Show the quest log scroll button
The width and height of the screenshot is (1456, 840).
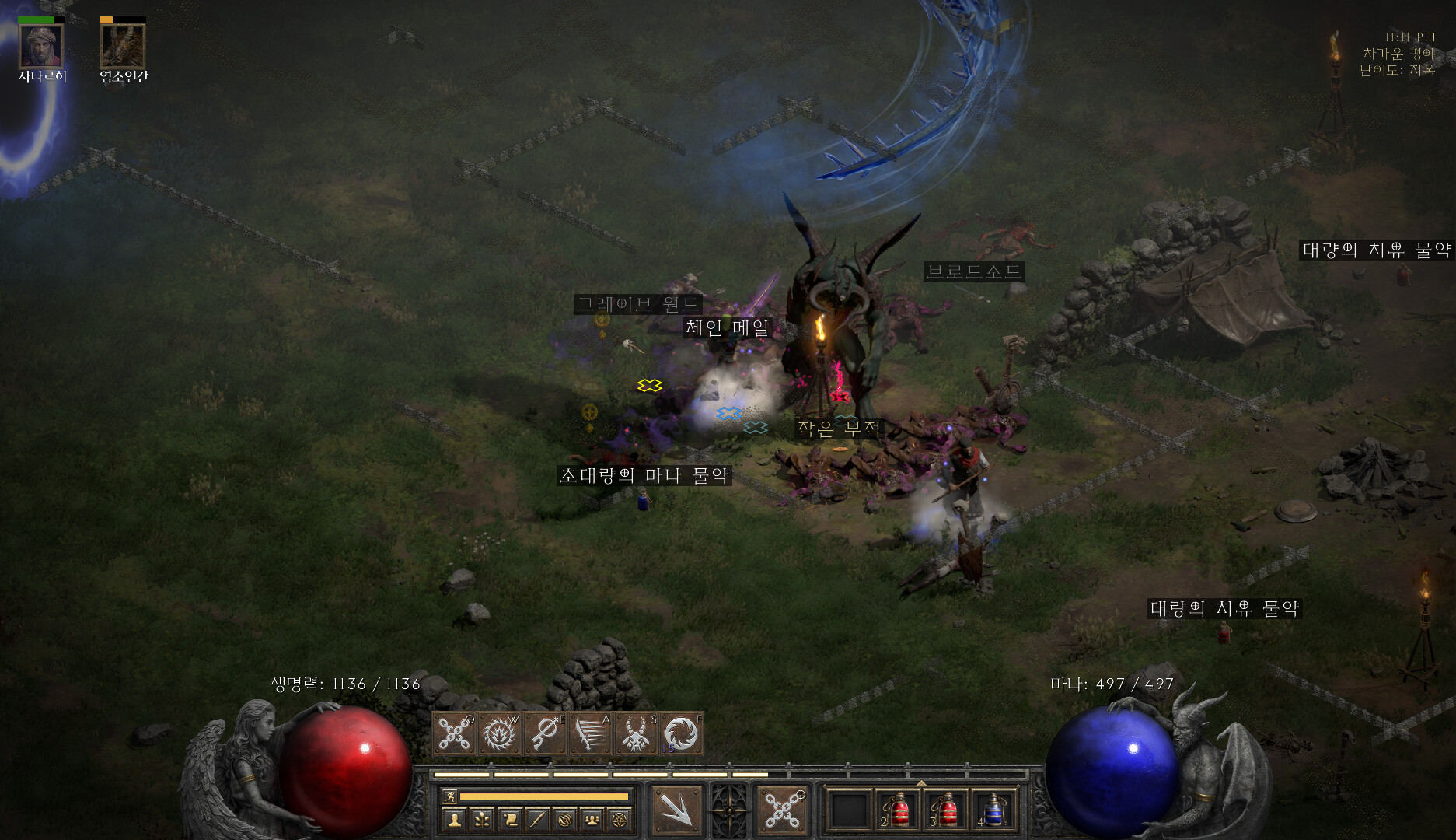click(510, 819)
